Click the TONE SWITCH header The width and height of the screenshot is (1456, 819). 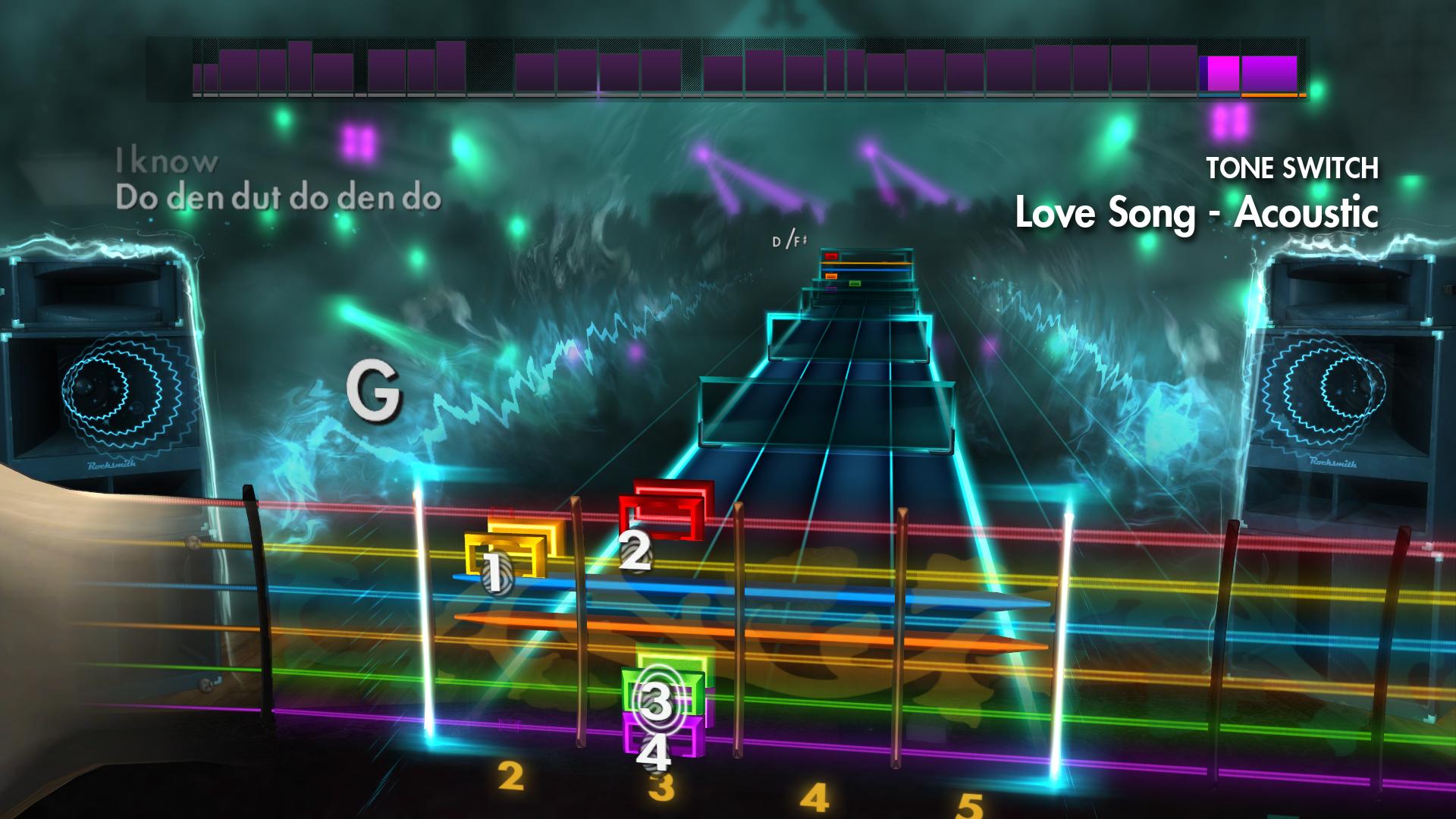coord(1292,167)
